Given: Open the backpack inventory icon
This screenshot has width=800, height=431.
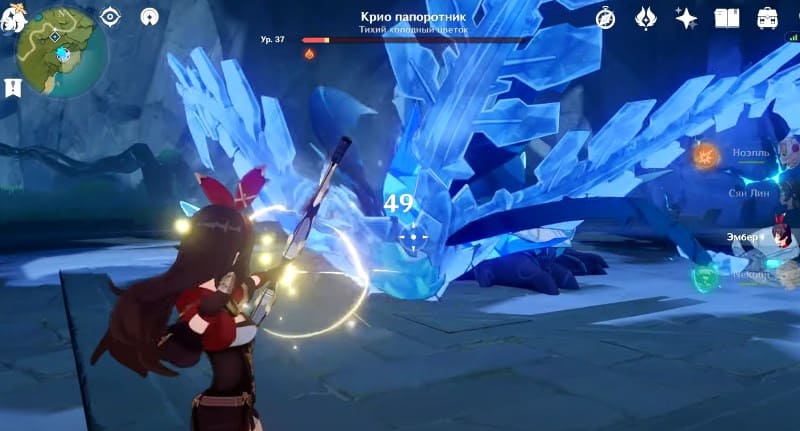Looking at the screenshot, I should 768,18.
